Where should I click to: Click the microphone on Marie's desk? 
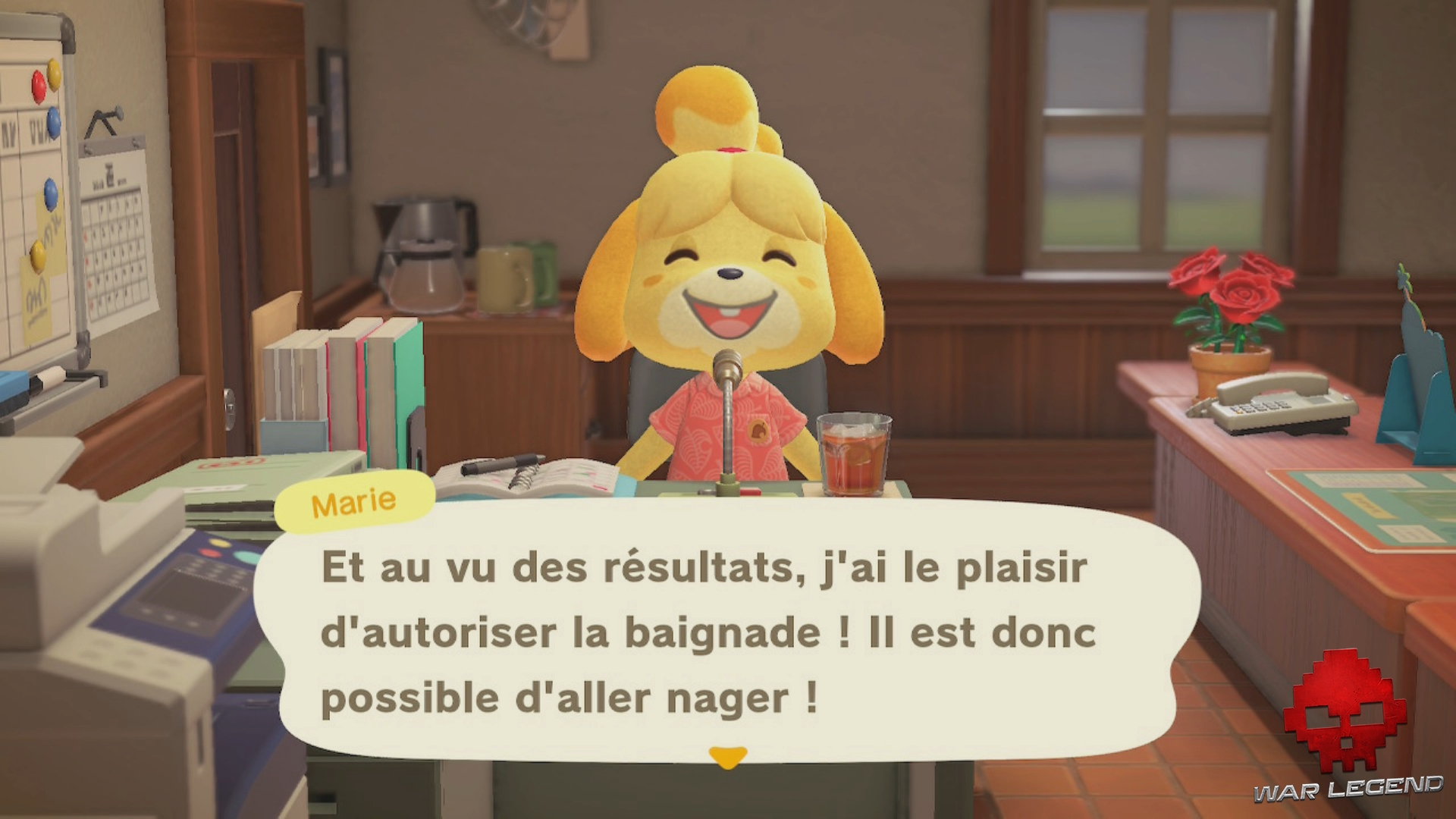click(724, 394)
